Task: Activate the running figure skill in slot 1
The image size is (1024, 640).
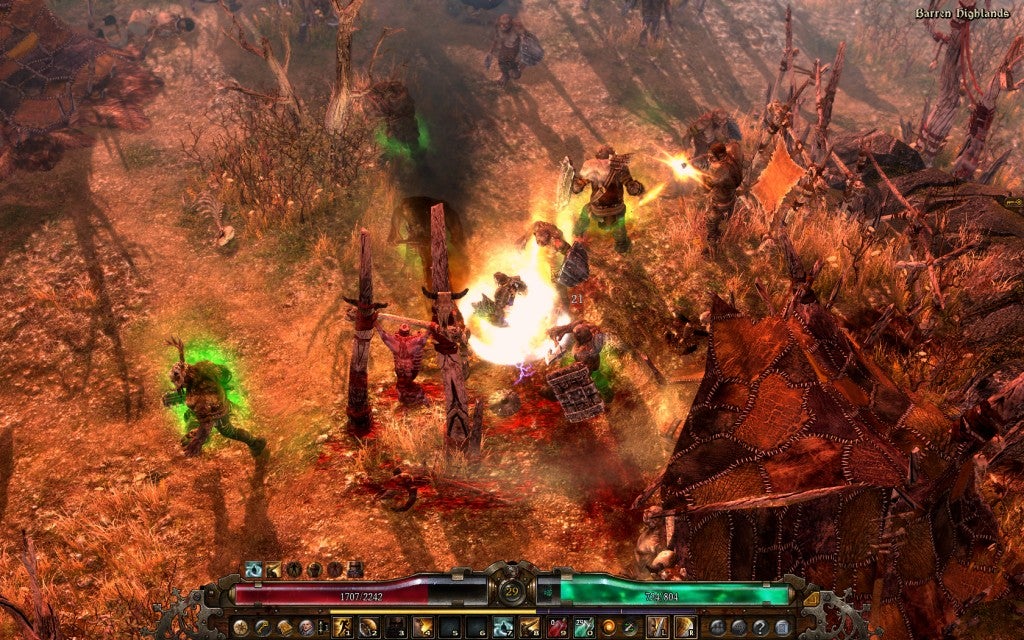Action: click(x=343, y=627)
